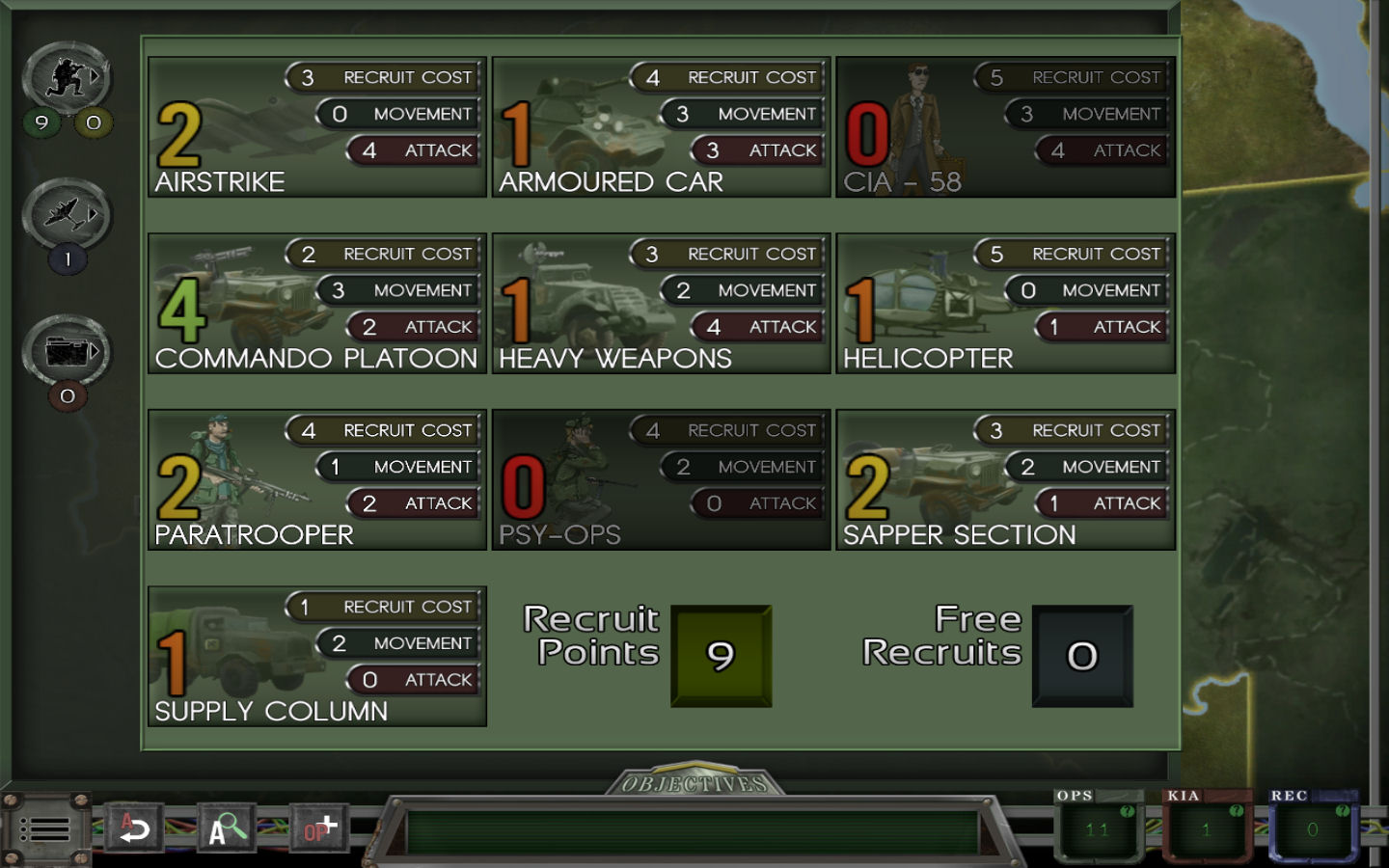This screenshot has height=868, width=1389.
Task: Open the soldier recruitment round icon
Action: 68,77
